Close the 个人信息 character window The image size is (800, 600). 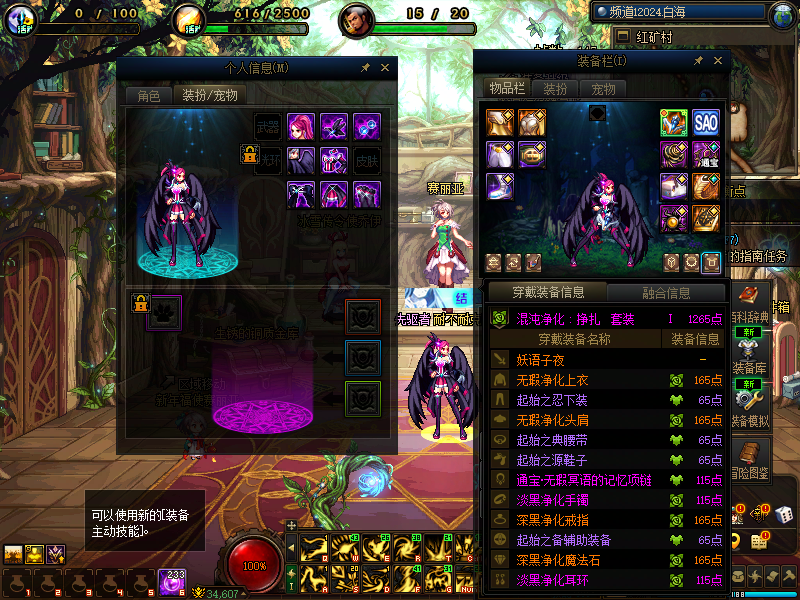pos(384,68)
